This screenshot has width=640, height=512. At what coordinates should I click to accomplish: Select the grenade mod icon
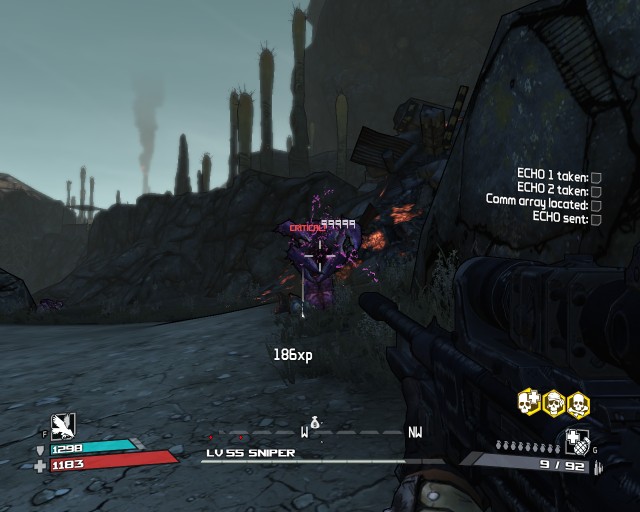pos(577,440)
